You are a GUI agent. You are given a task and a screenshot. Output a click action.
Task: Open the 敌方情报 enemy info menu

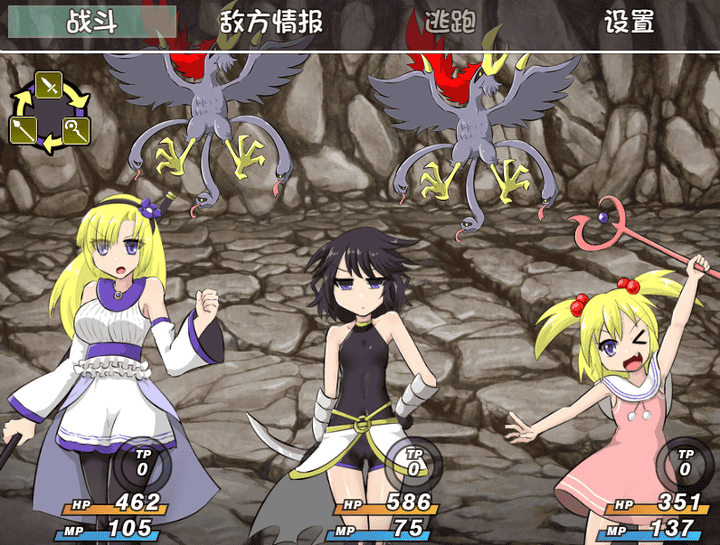point(271,22)
